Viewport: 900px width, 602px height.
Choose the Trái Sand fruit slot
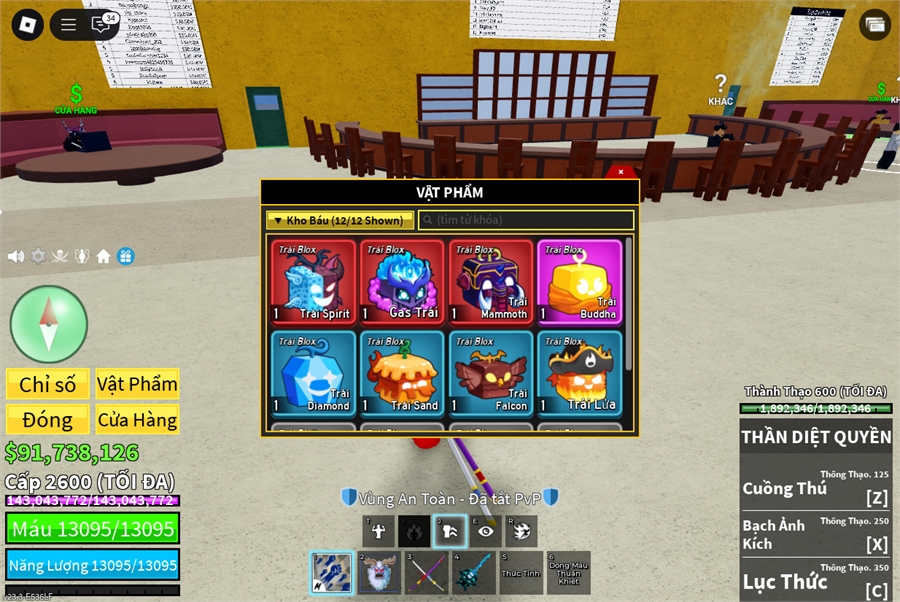click(402, 374)
